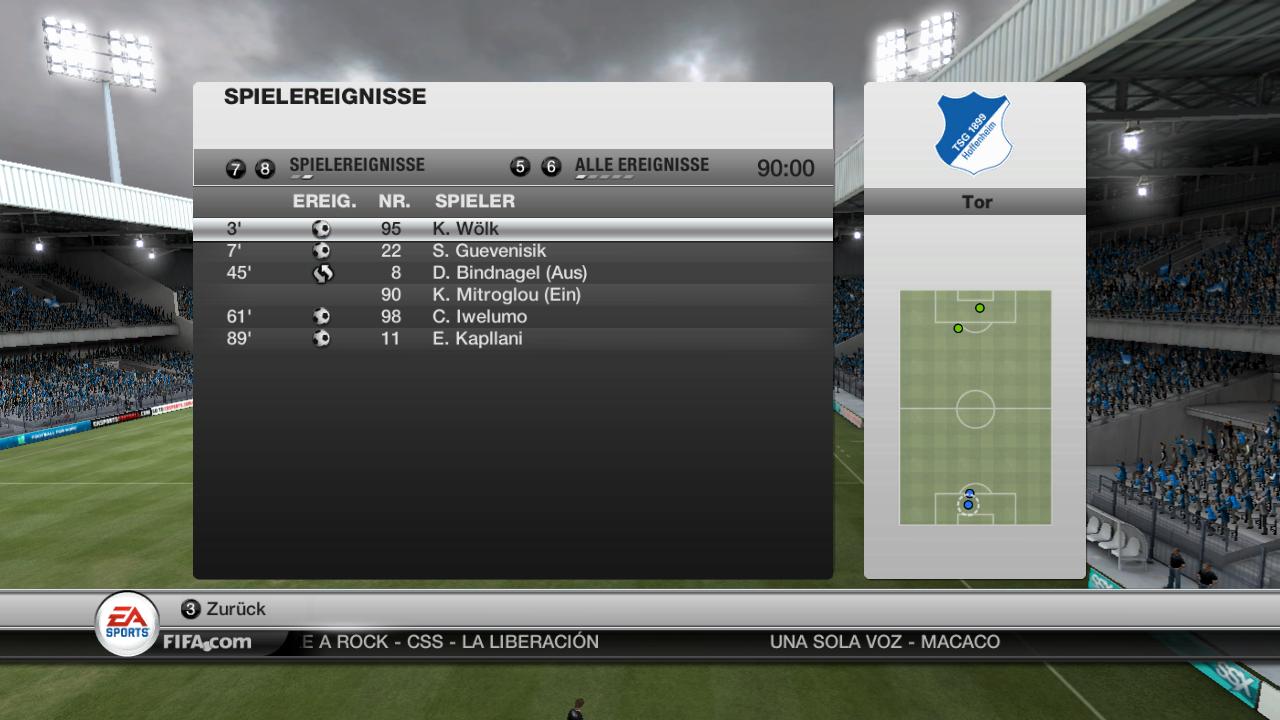Pick the K. Mitroglou substitute-in row
Image resolution: width=1280 pixels, height=720 pixels.
(512, 295)
